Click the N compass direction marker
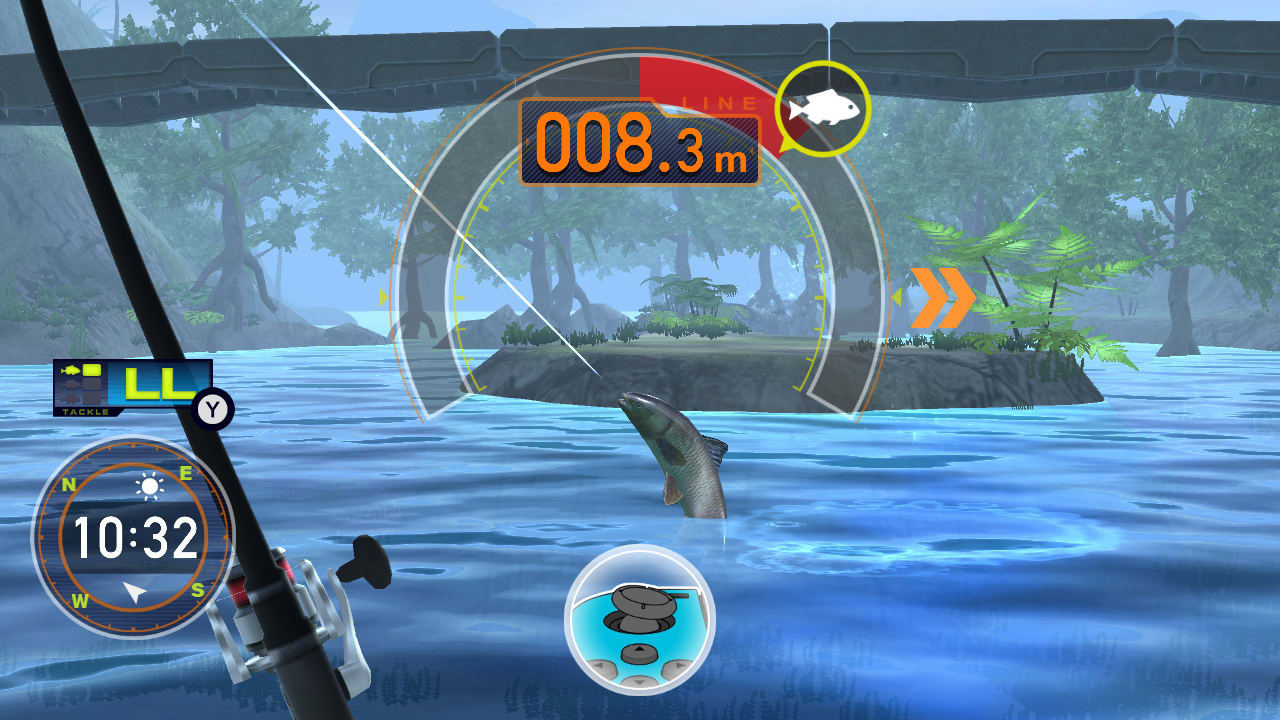This screenshot has width=1280, height=720. [68, 484]
